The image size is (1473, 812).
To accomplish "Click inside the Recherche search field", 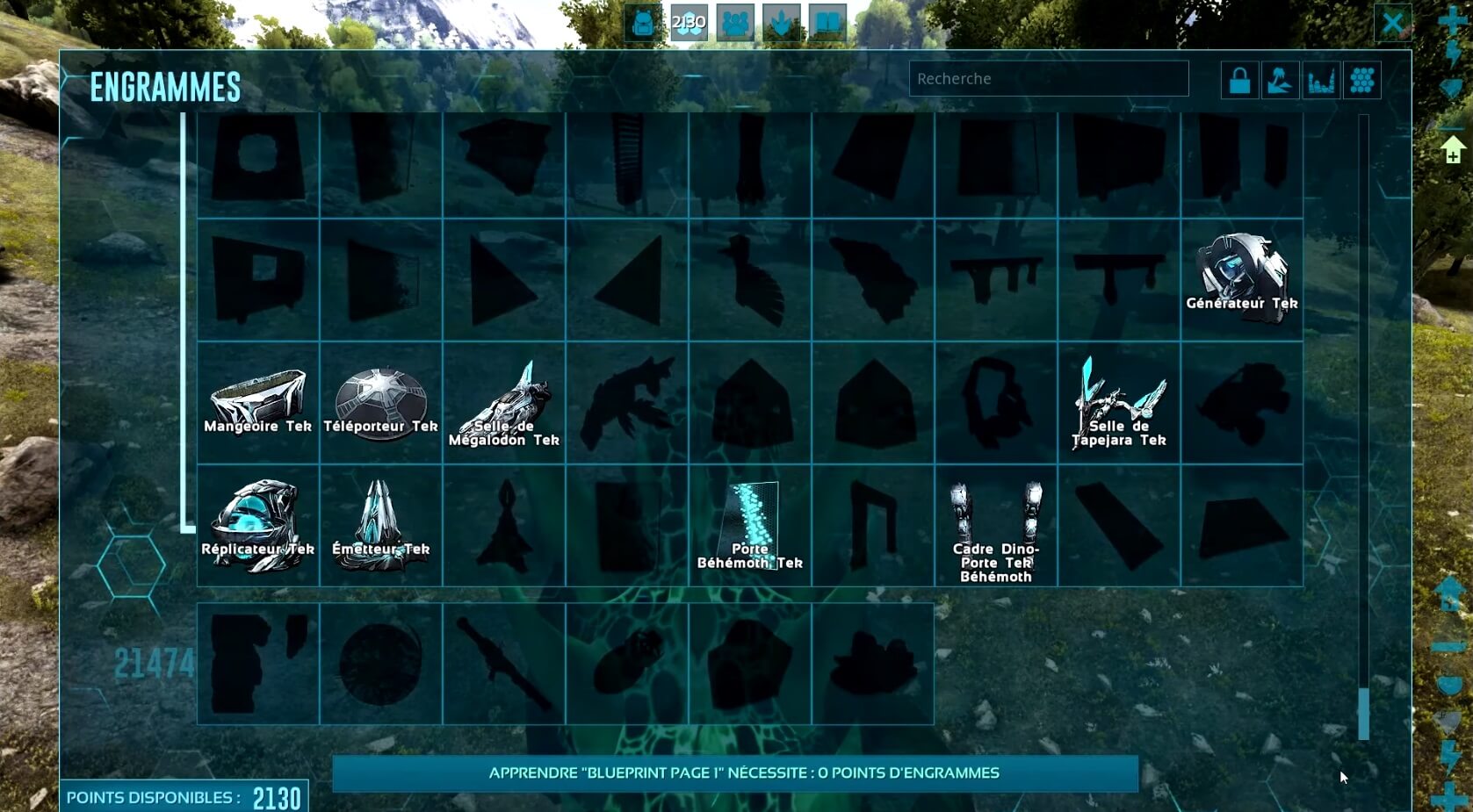I will point(1048,79).
